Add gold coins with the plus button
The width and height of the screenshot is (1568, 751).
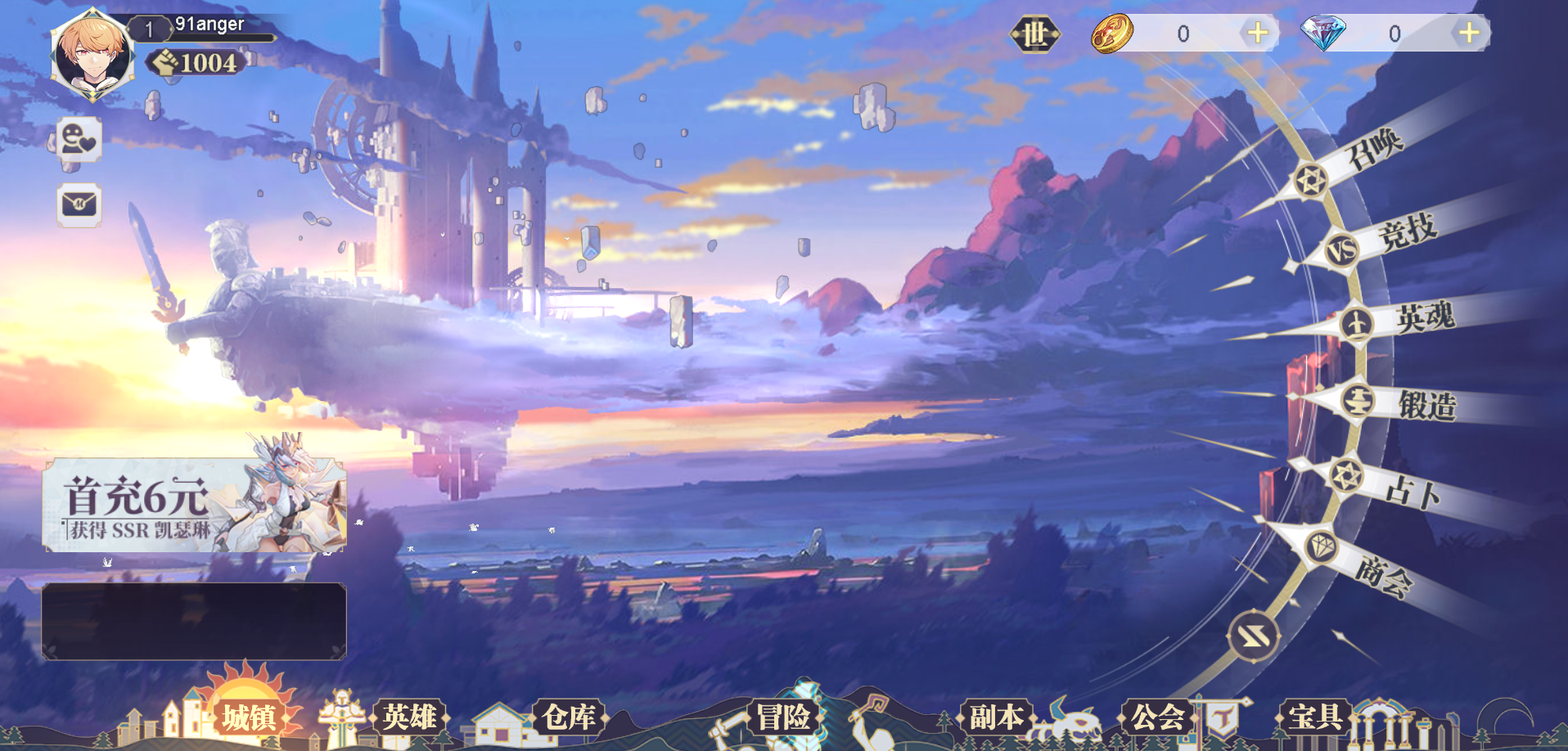1258,34
